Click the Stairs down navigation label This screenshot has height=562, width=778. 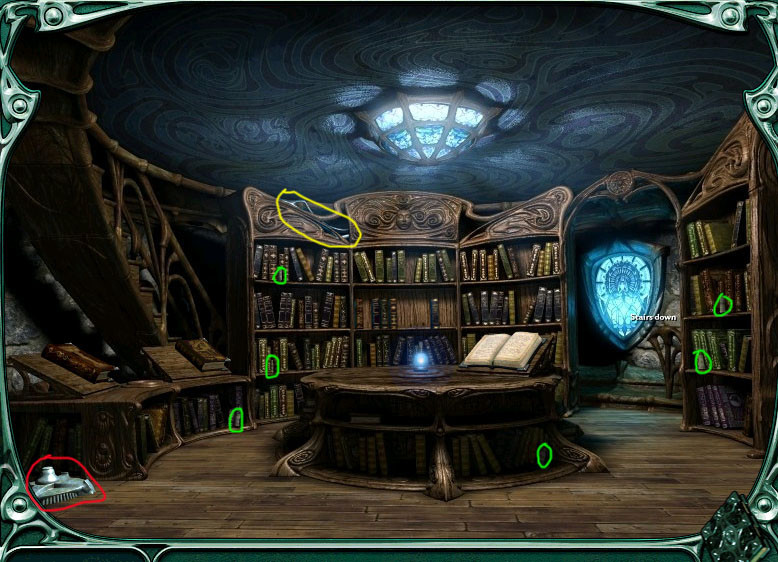(x=653, y=317)
